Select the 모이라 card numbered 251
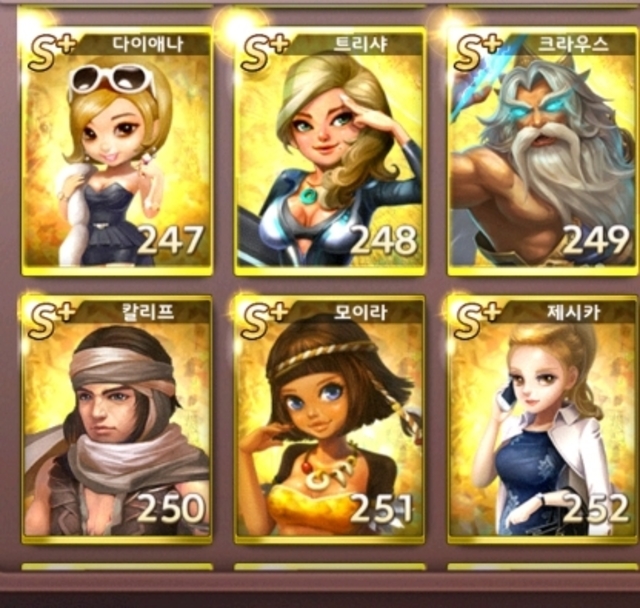Image resolution: width=640 pixels, height=608 pixels. point(330,420)
